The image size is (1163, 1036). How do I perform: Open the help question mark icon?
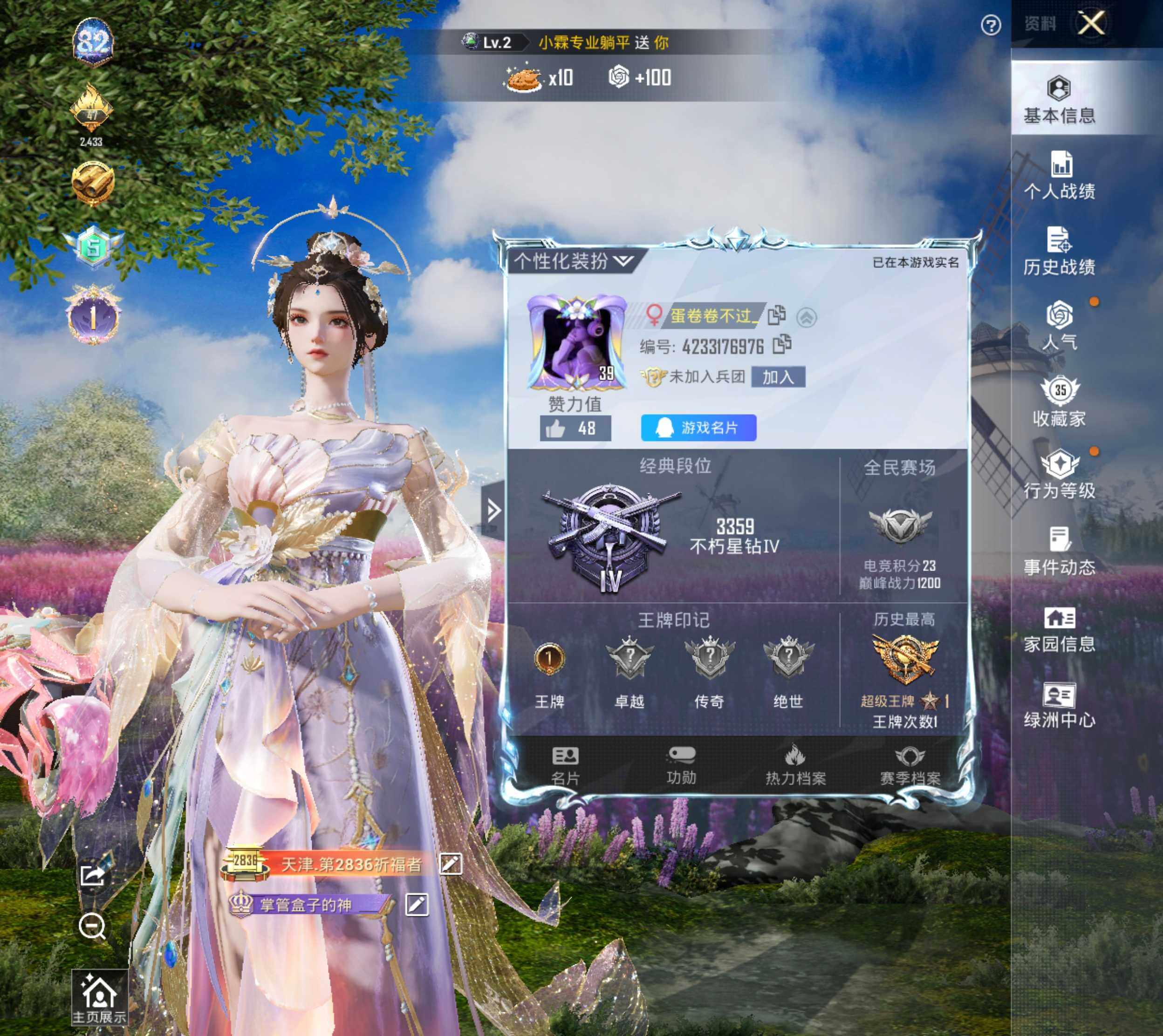[991, 25]
